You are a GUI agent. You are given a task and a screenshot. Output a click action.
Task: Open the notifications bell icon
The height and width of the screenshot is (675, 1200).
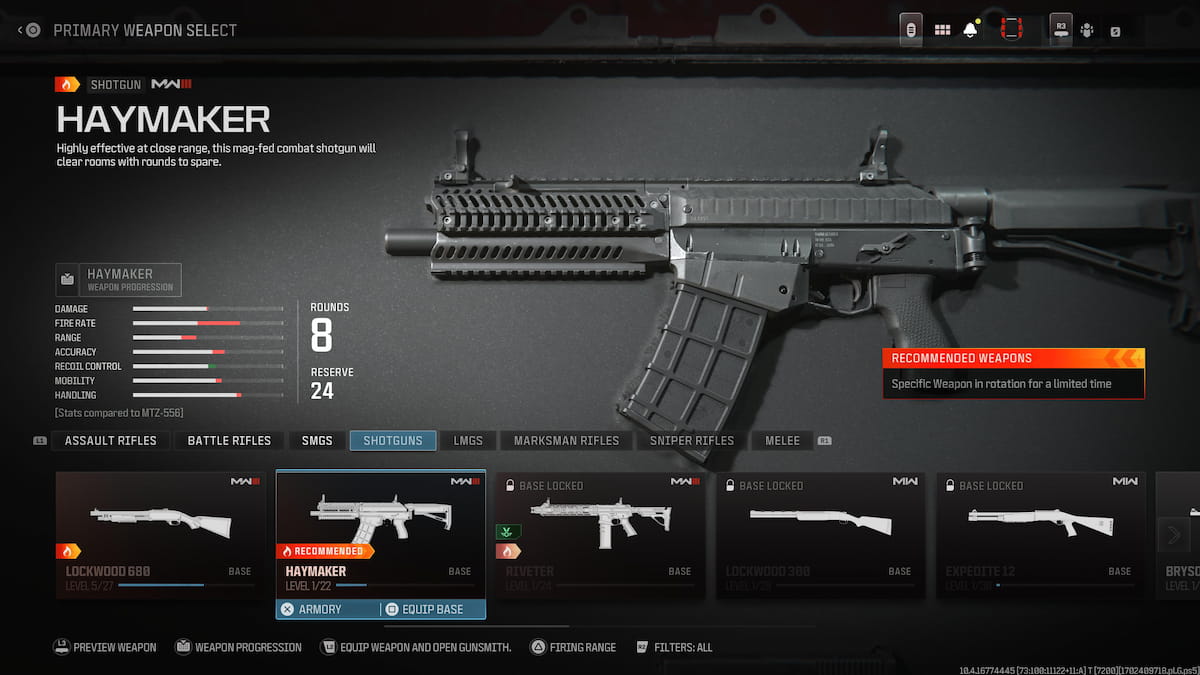(x=970, y=30)
